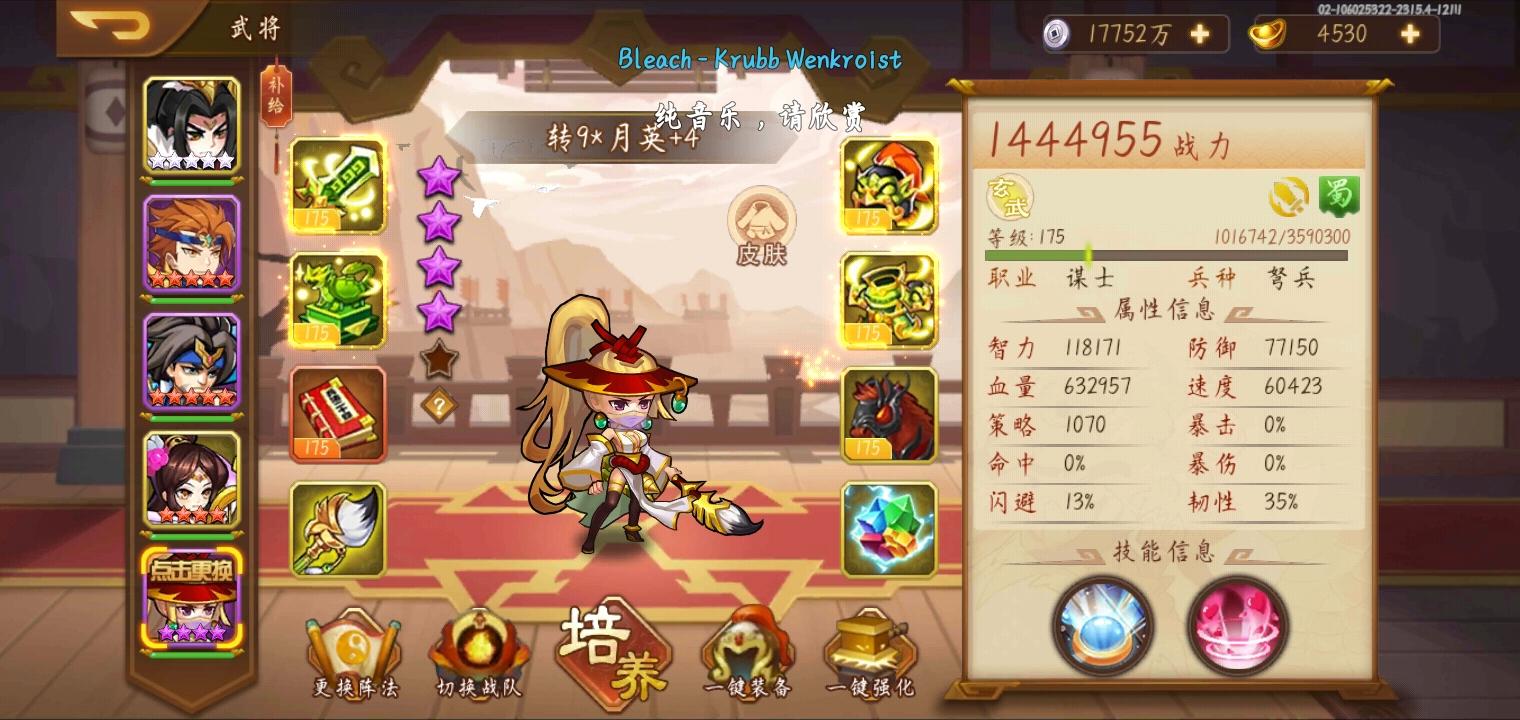Open the level 175 mount slot
Screen dimensions: 1520x720
888,414
